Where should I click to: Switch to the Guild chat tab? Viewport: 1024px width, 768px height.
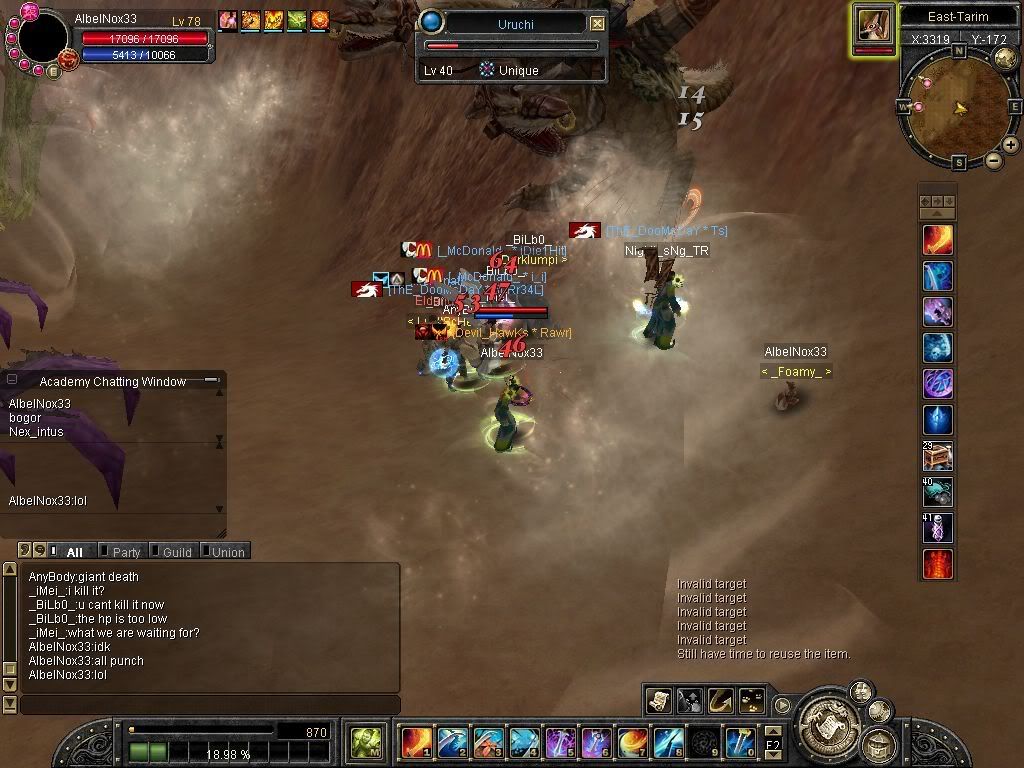pyautogui.click(x=176, y=552)
